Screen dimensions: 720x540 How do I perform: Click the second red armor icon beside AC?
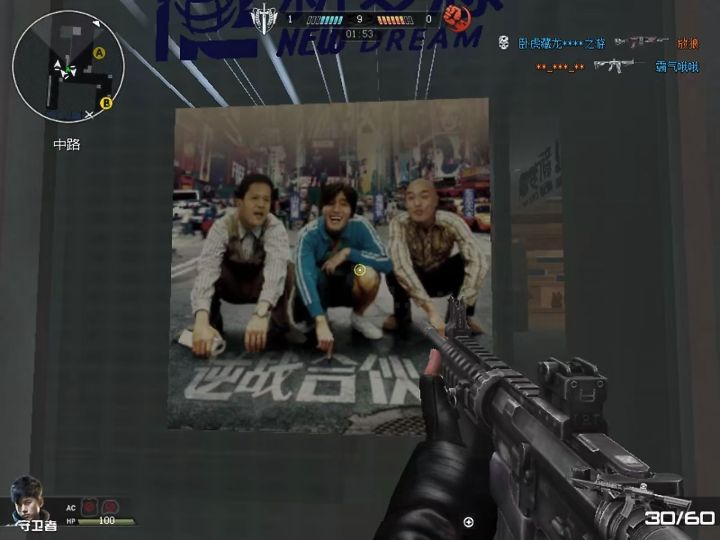coord(110,507)
